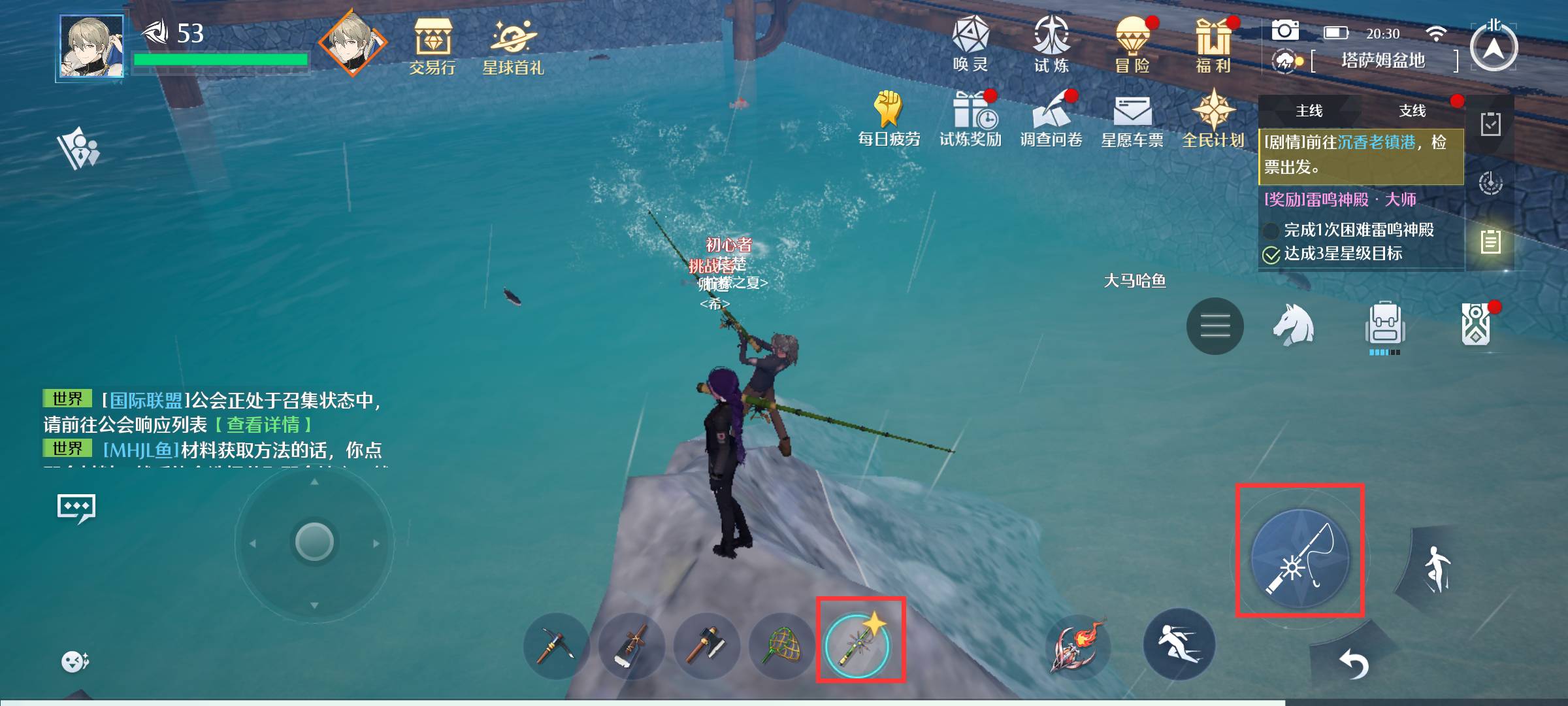
Task: Open the 调查问卷 survey
Action: pyautogui.click(x=1051, y=118)
